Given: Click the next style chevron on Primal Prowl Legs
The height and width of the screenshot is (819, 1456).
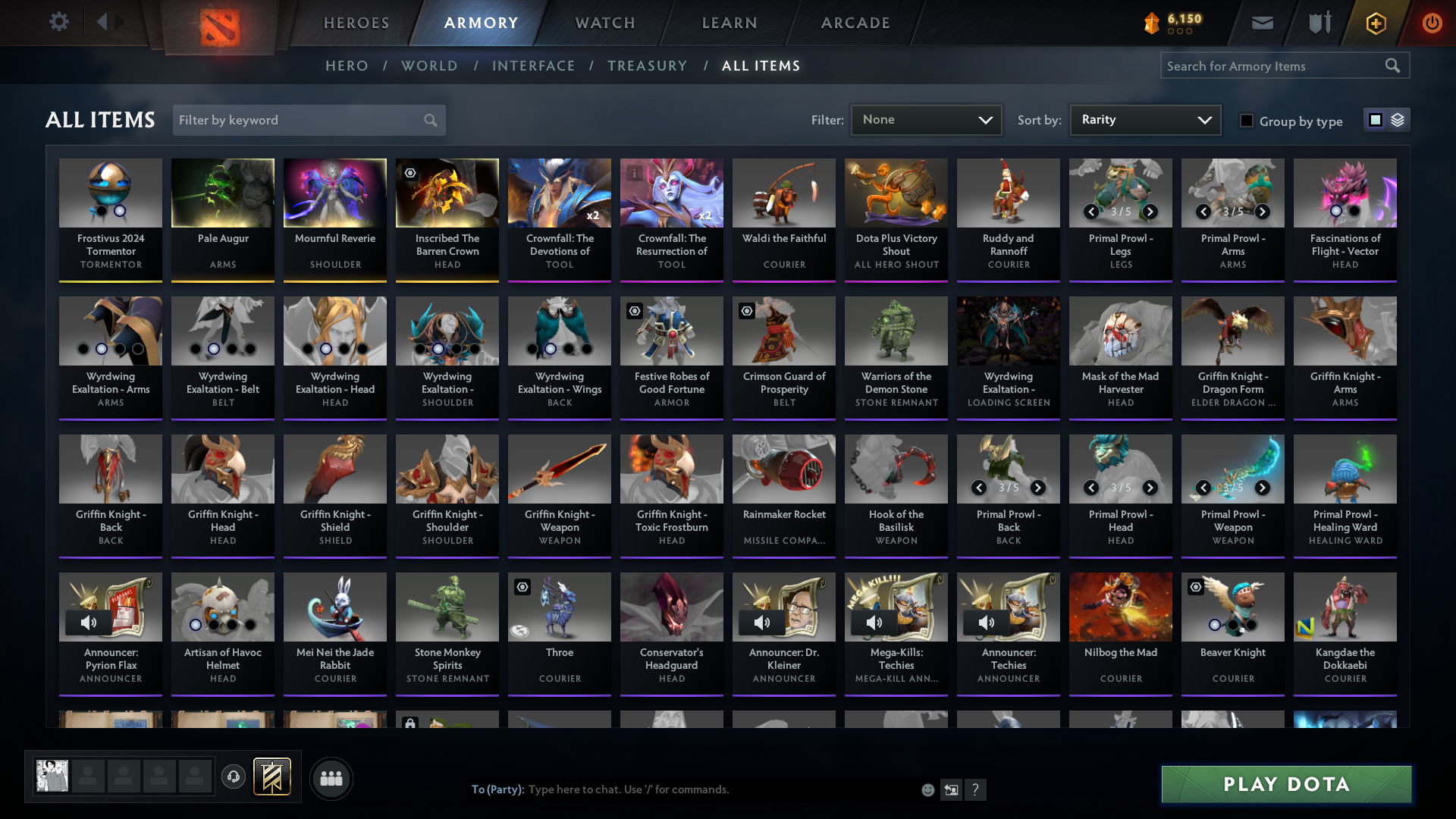Looking at the screenshot, I should pyautogui.click(x=1150, y=212).
